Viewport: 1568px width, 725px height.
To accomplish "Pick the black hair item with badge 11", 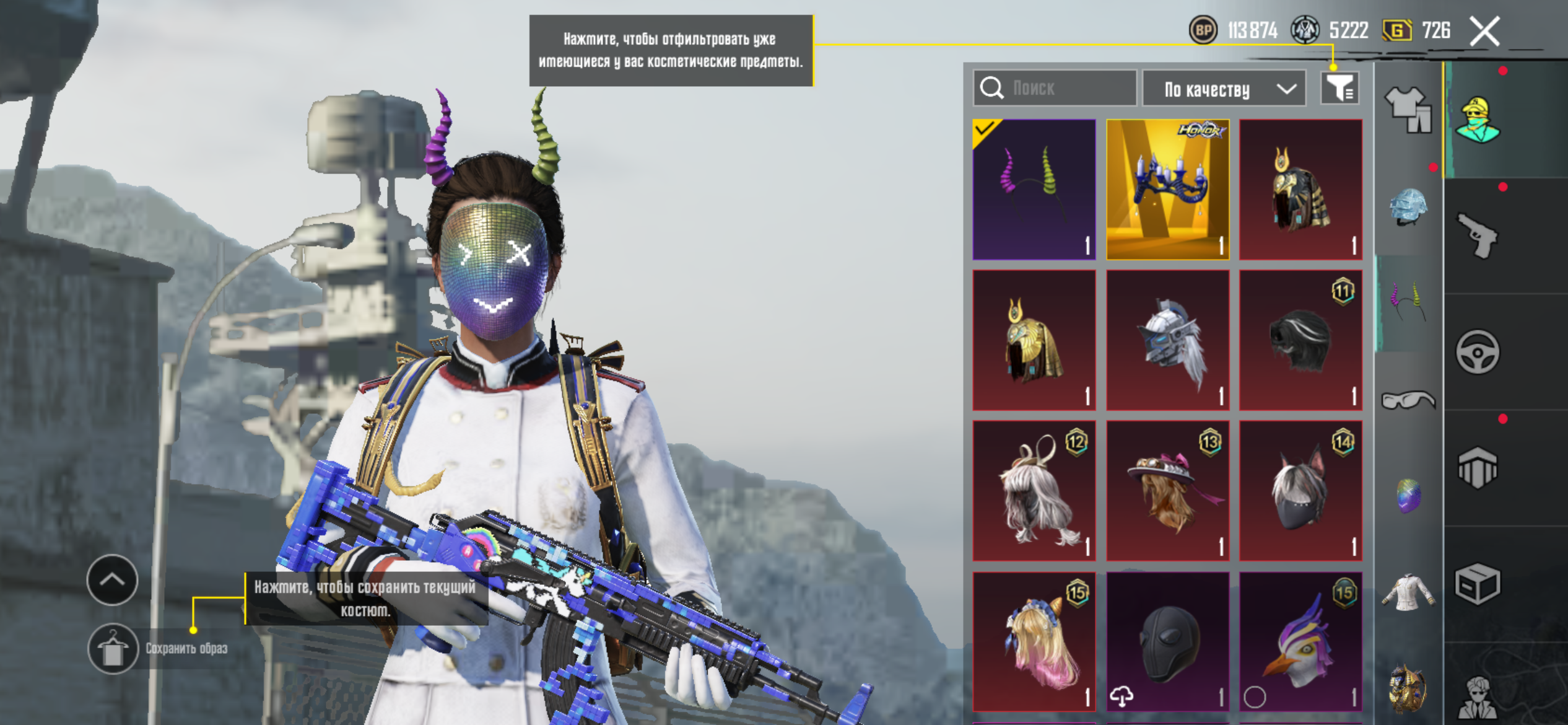I will [1300, 340].
